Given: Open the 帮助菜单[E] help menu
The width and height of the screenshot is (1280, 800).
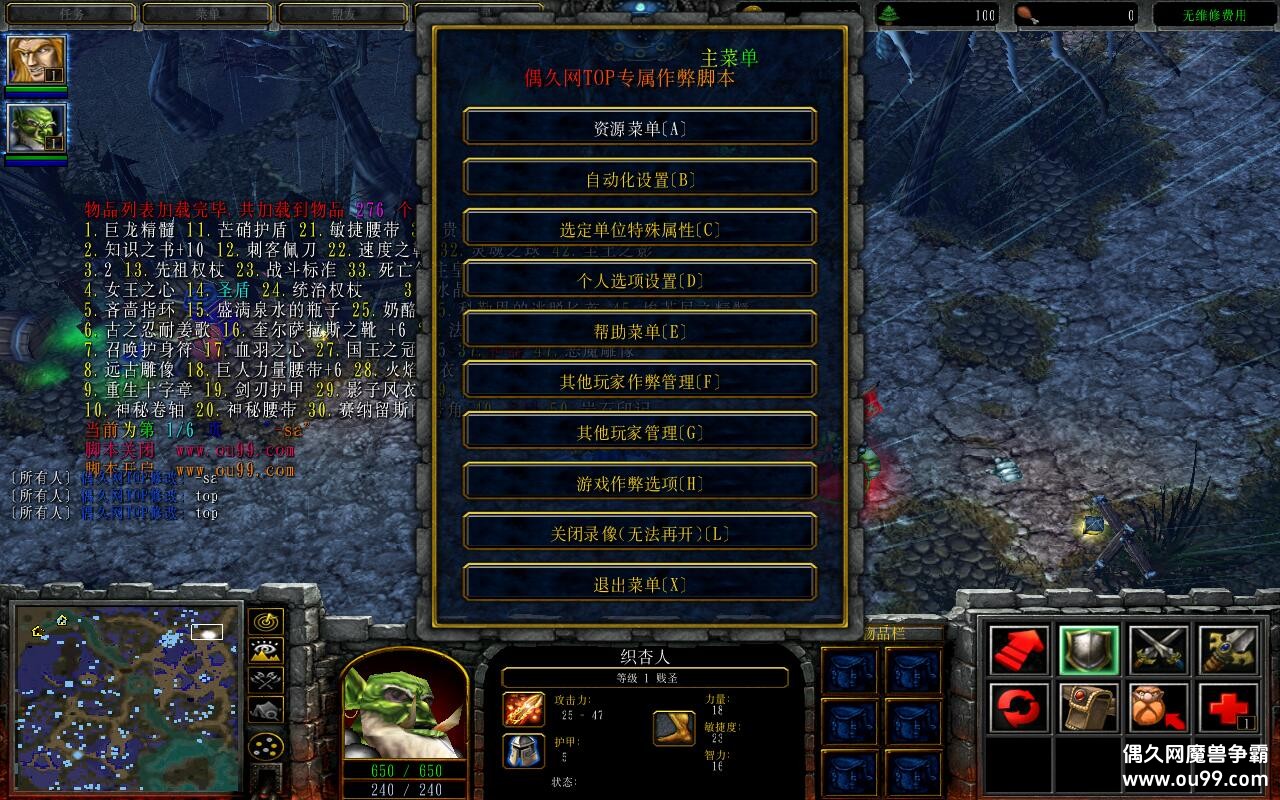Looking at the screenshot, I should 640,331.
